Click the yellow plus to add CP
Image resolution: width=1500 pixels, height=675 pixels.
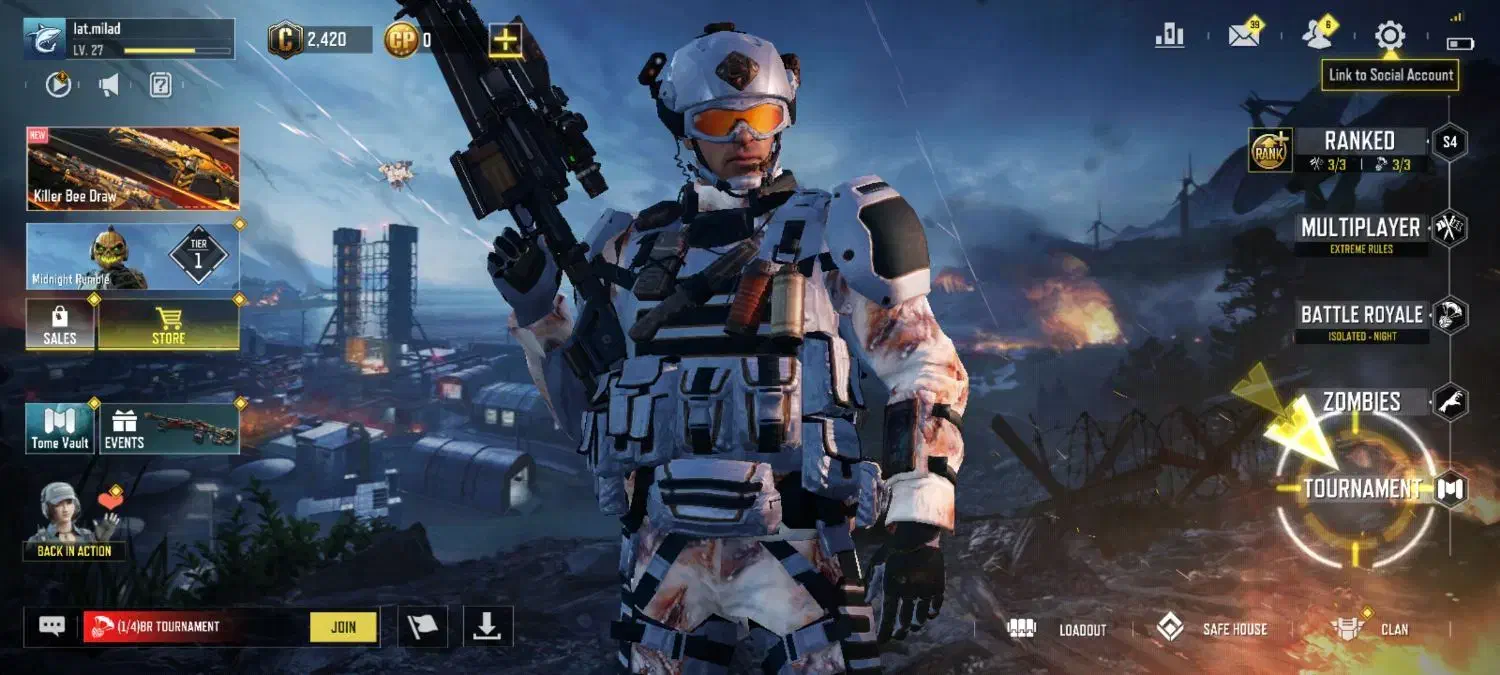click(x=506, y=40)
